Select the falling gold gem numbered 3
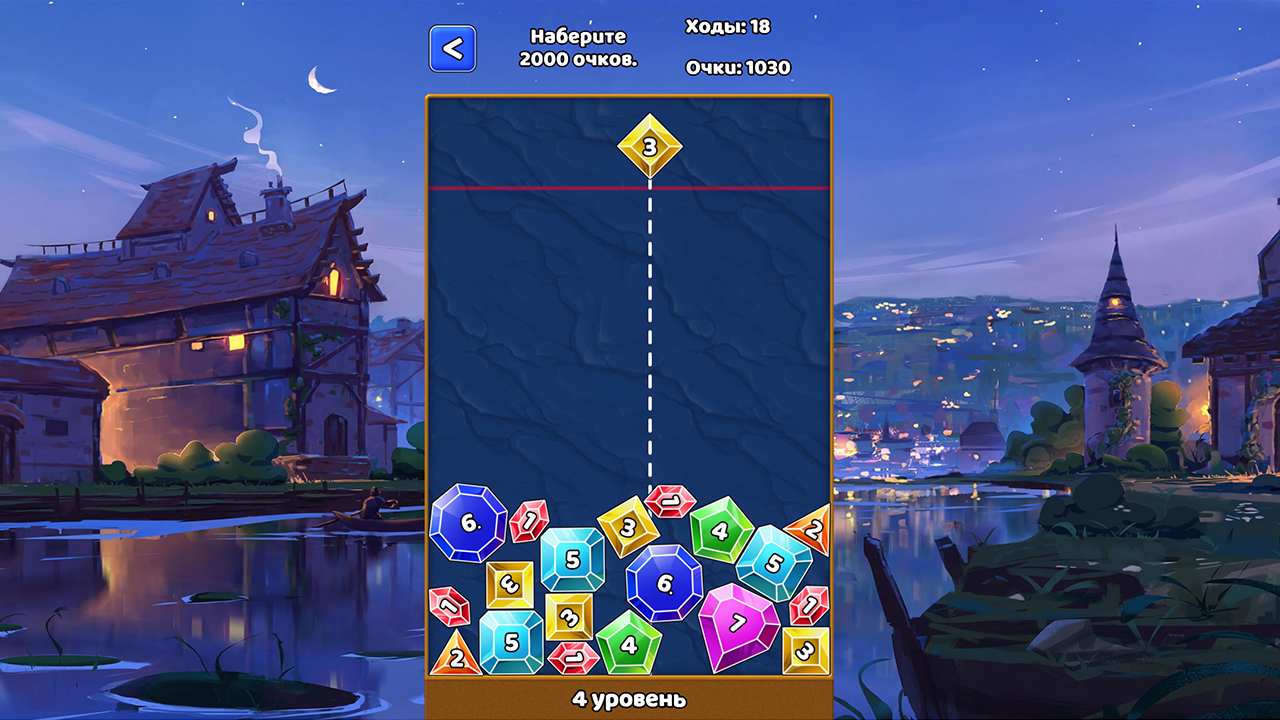The width and height of the screenshot is (1280, 720). (650, 148)
